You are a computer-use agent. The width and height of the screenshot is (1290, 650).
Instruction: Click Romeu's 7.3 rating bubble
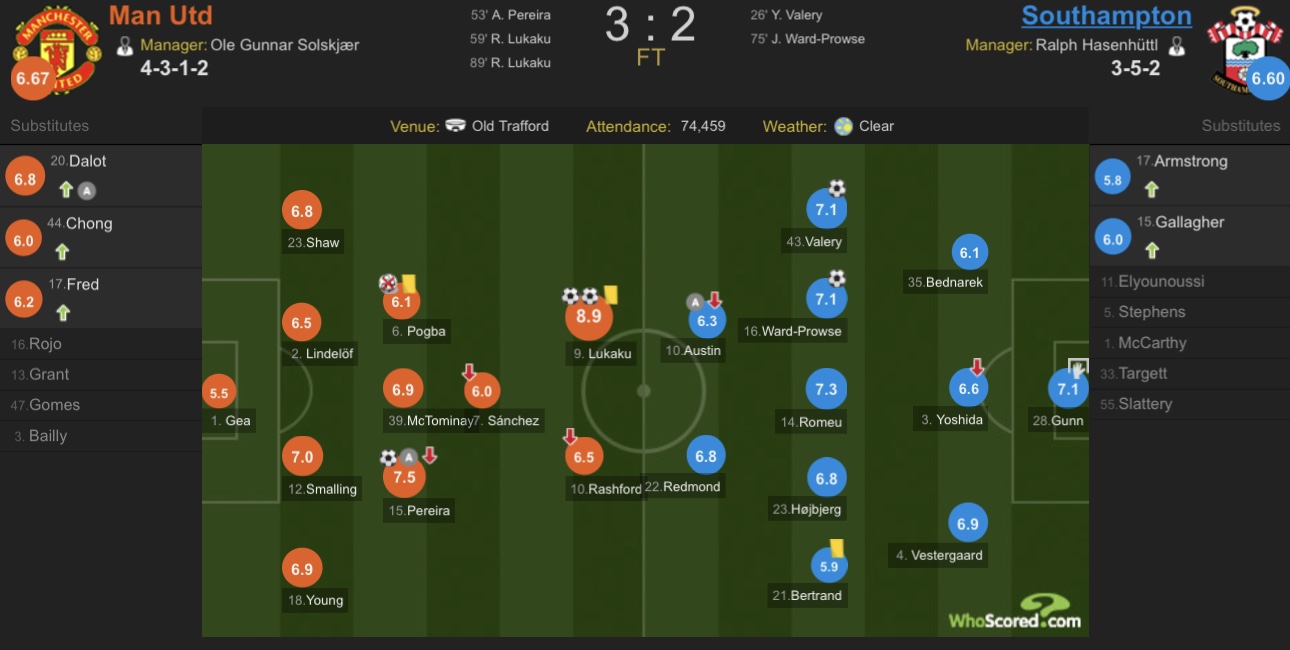[826, 389]
